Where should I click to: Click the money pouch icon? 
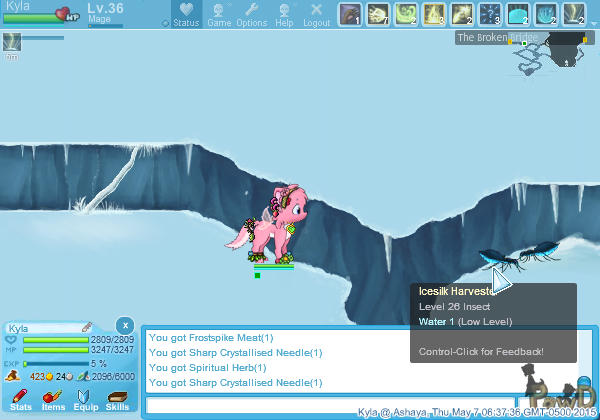point(12,376)
